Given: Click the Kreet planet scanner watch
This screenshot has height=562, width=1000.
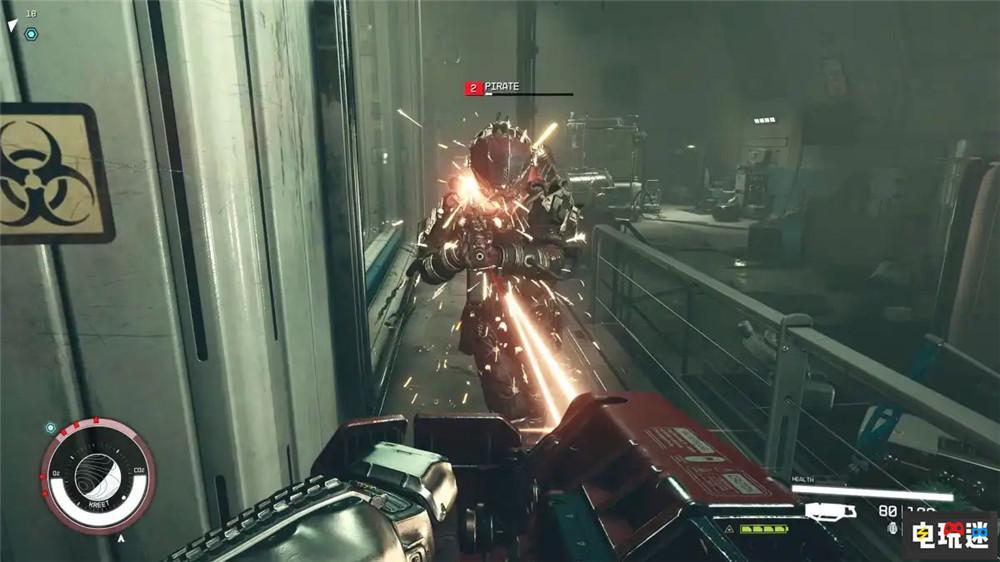Looking at the screenshot, I should [97, 475].
